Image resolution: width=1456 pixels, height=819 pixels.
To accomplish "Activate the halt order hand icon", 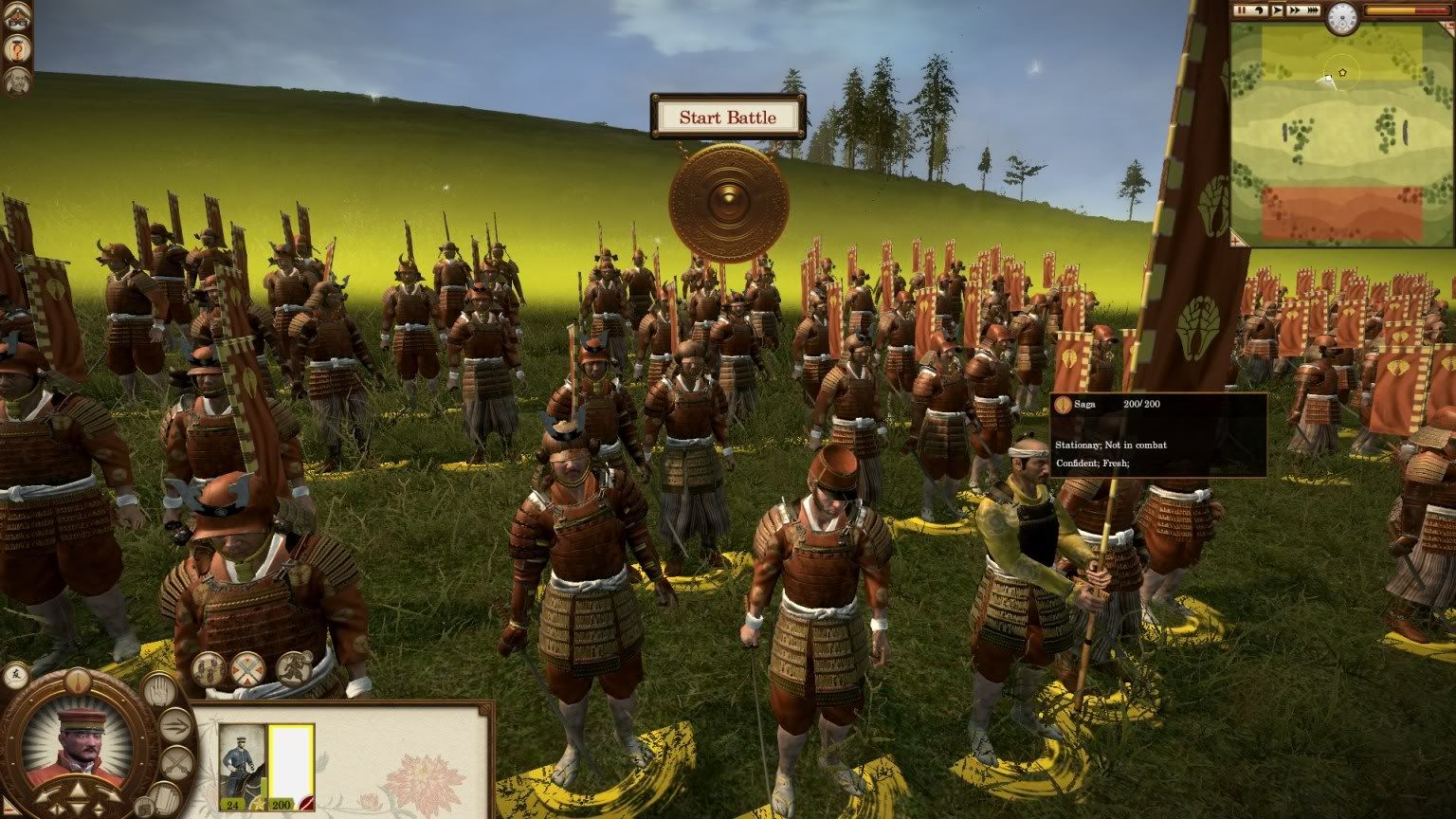I will [x=157, y=689].
